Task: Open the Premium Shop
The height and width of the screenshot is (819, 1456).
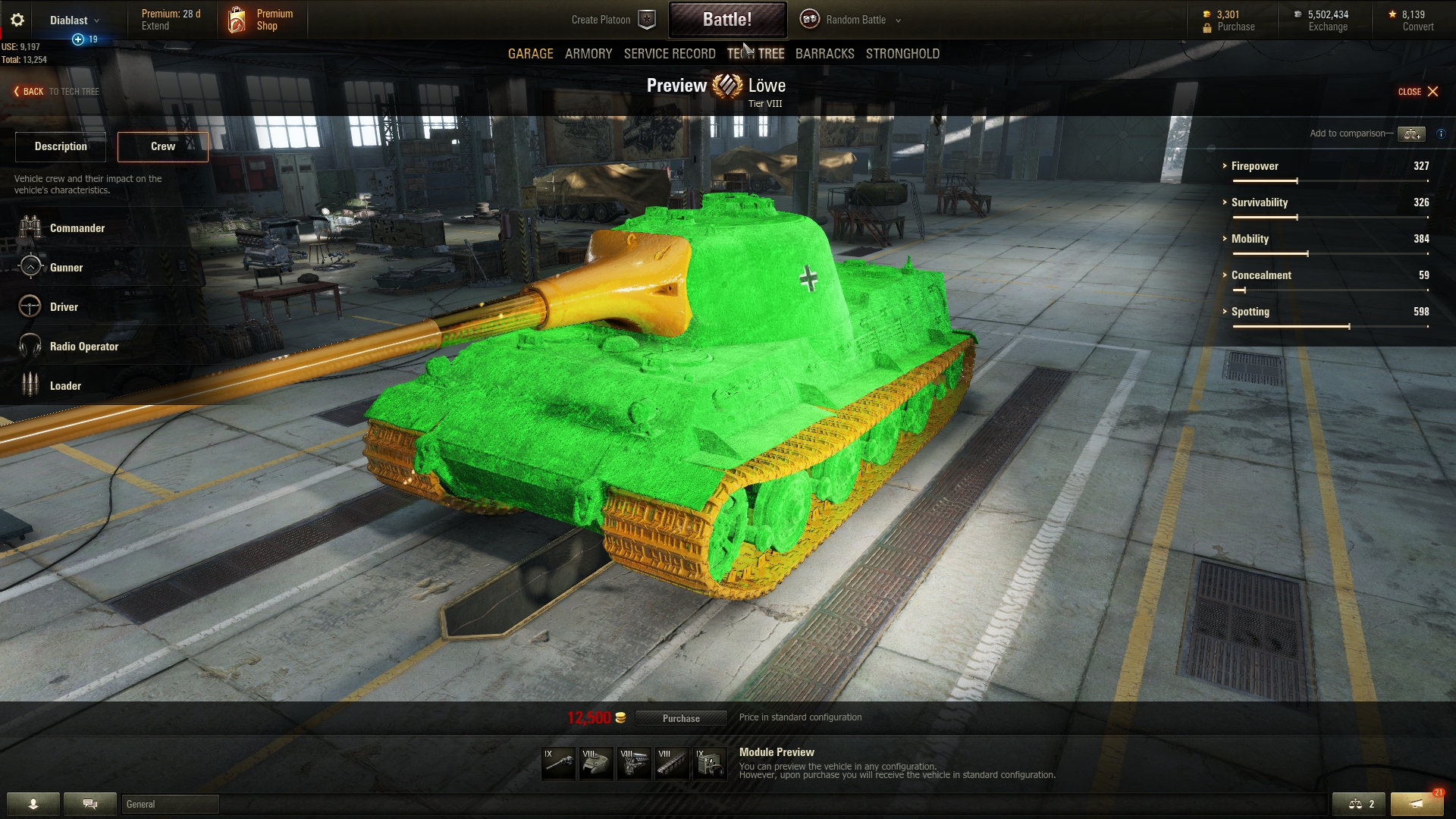Action: 261,20
